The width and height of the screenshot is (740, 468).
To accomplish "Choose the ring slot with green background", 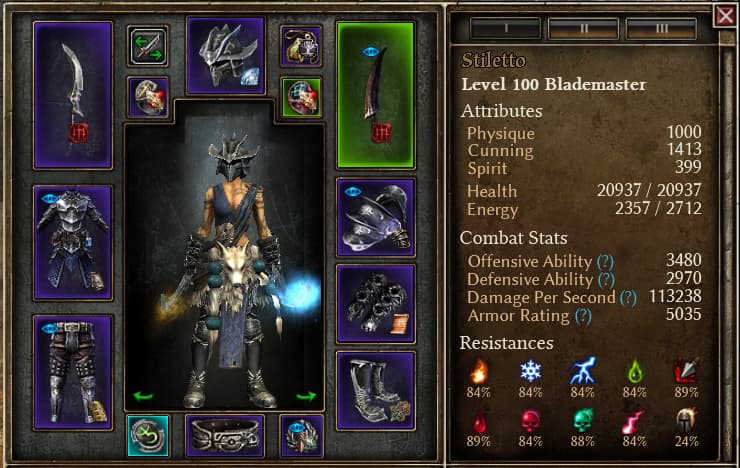I will (301, 97).
